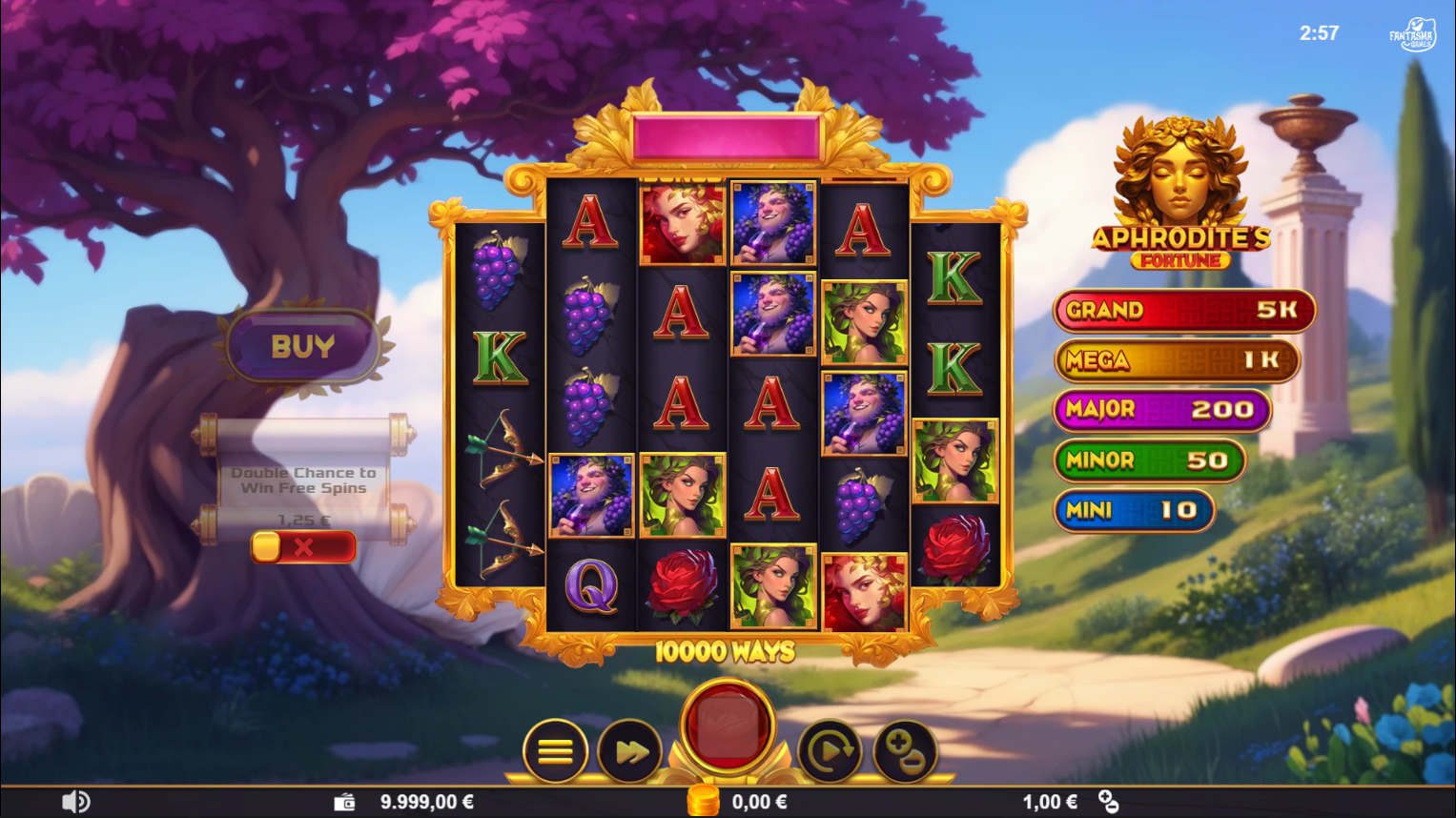Viewport: 1456px width, 818px height.
Task: Mute the game sound speaker icon
Action: point(75,801)
